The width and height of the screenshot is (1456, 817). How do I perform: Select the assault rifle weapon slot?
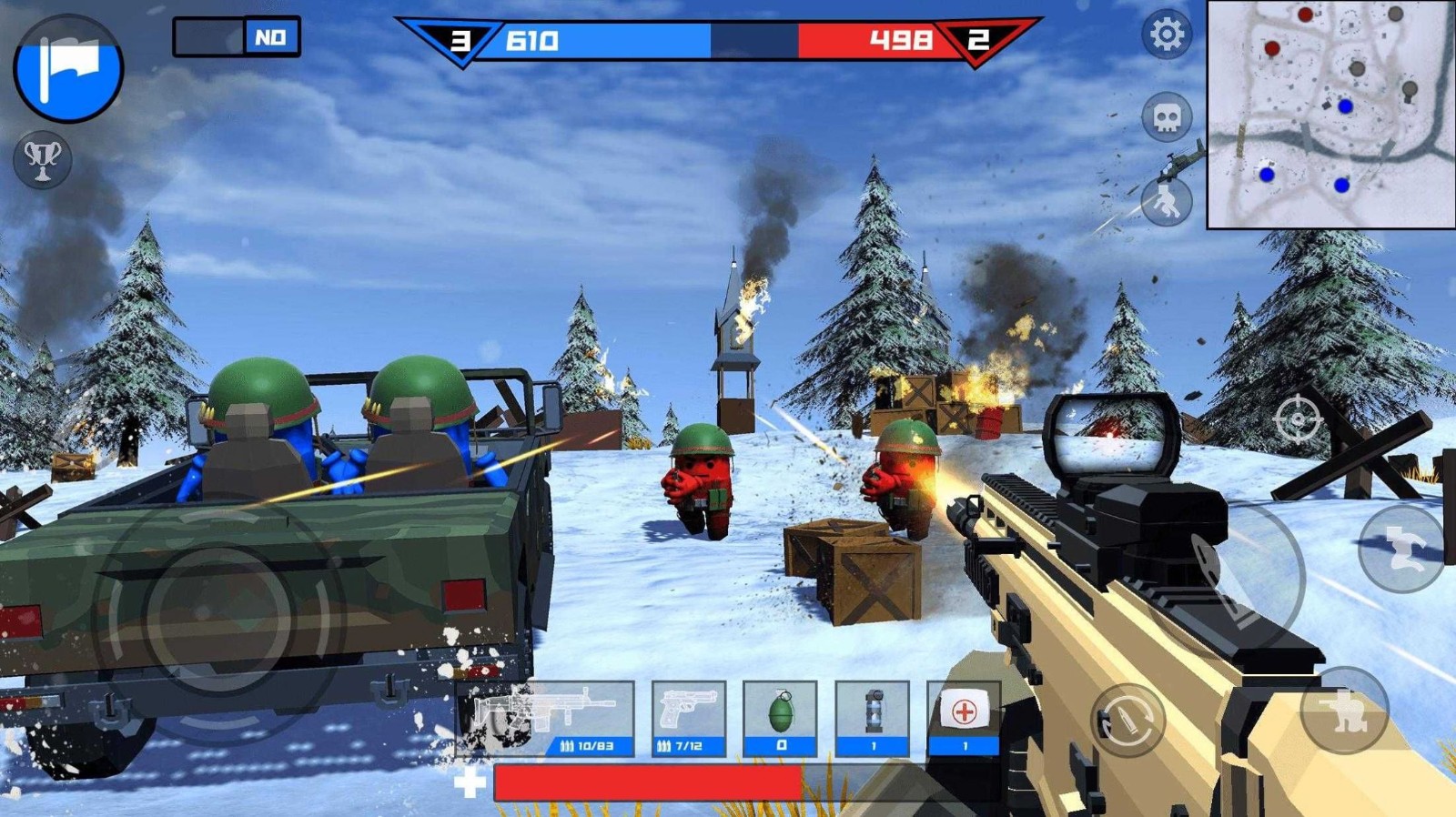tap(546, 719)
